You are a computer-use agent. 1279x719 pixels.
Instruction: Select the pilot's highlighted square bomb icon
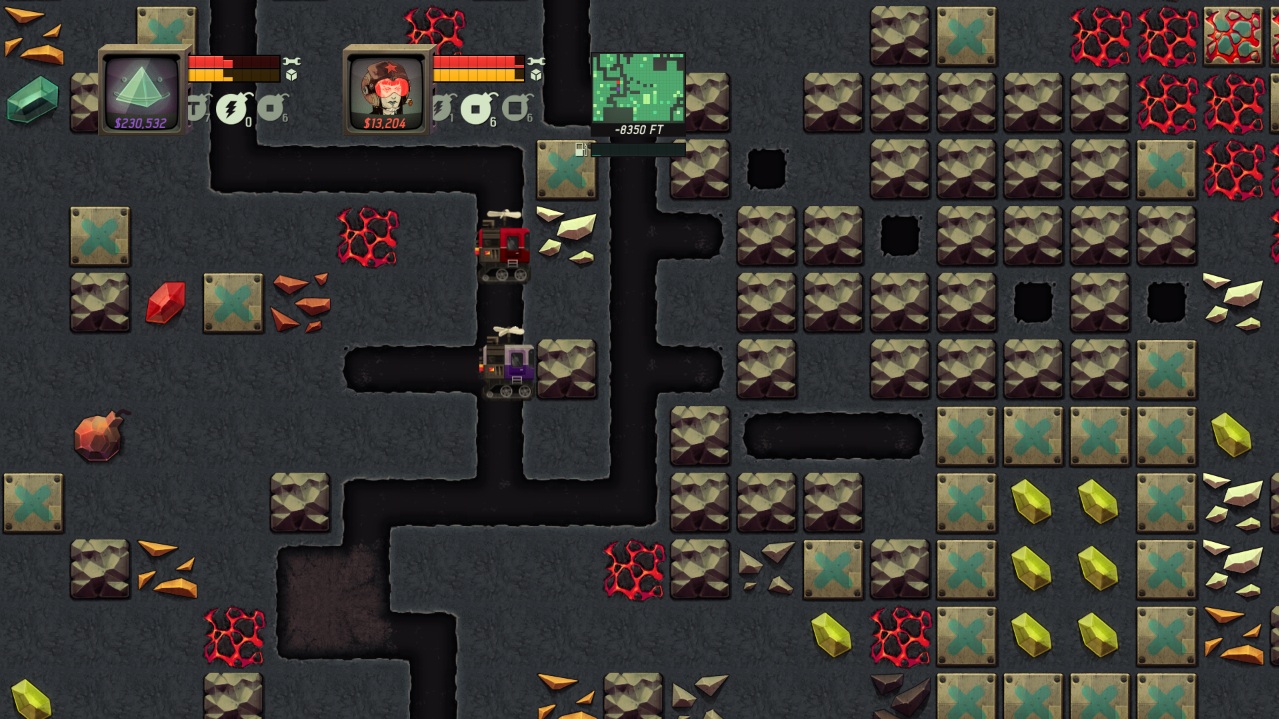tap(478, 108)
